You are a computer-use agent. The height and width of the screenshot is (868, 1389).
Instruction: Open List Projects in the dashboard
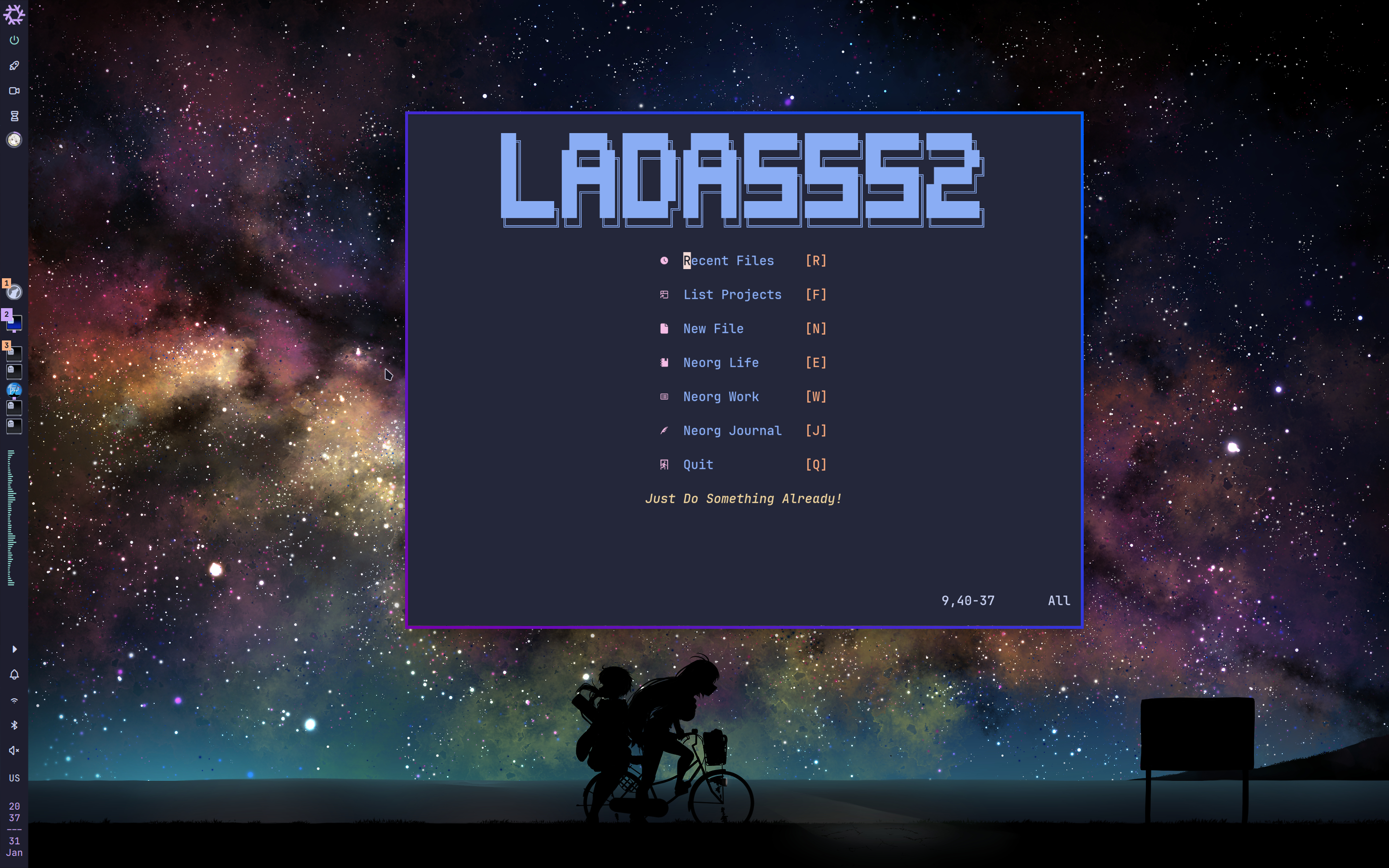pyautogui.click(x=733, y=295)
